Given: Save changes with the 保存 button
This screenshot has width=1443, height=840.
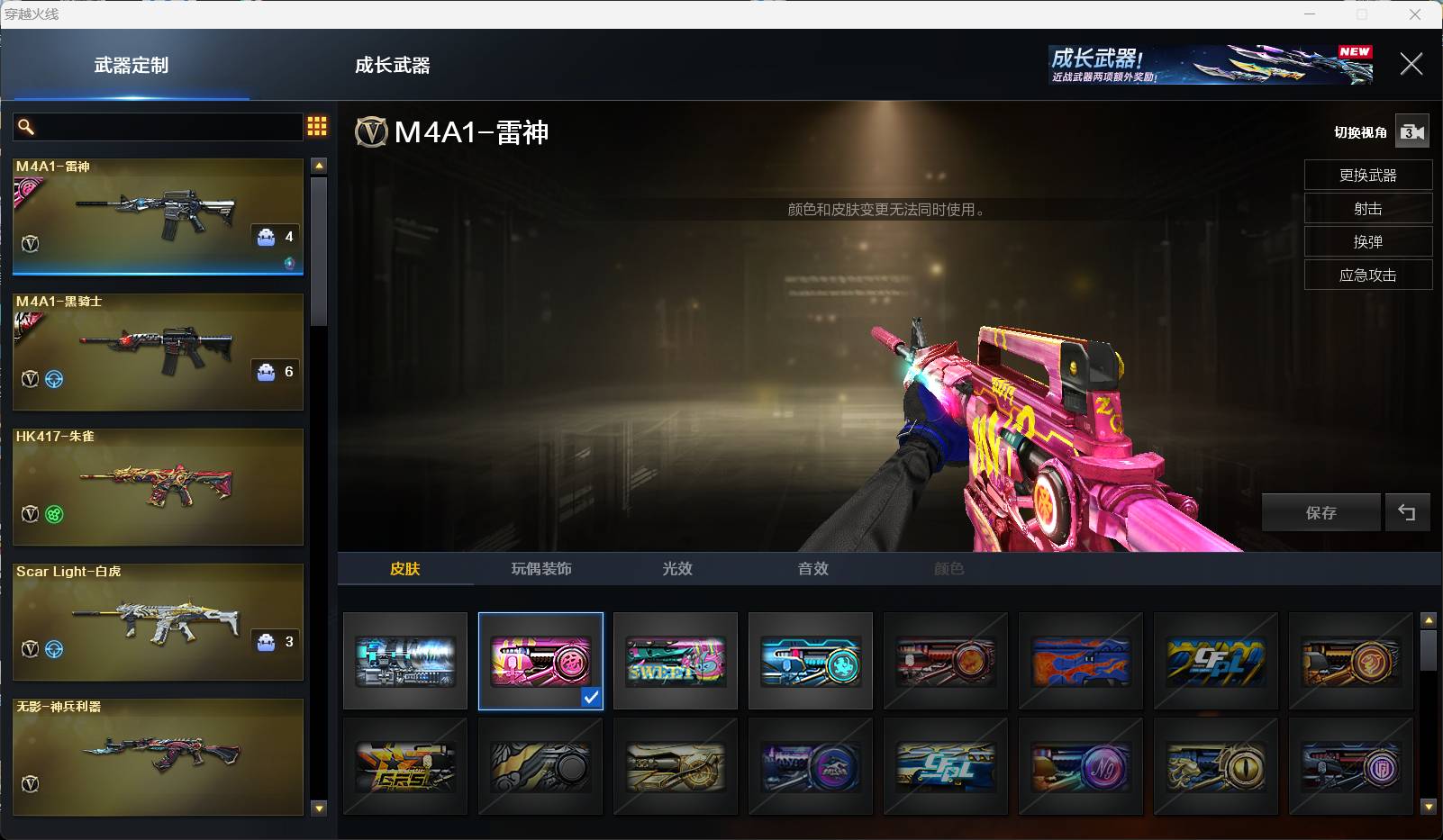Looking at the screenshot, I should [1320, 512].
